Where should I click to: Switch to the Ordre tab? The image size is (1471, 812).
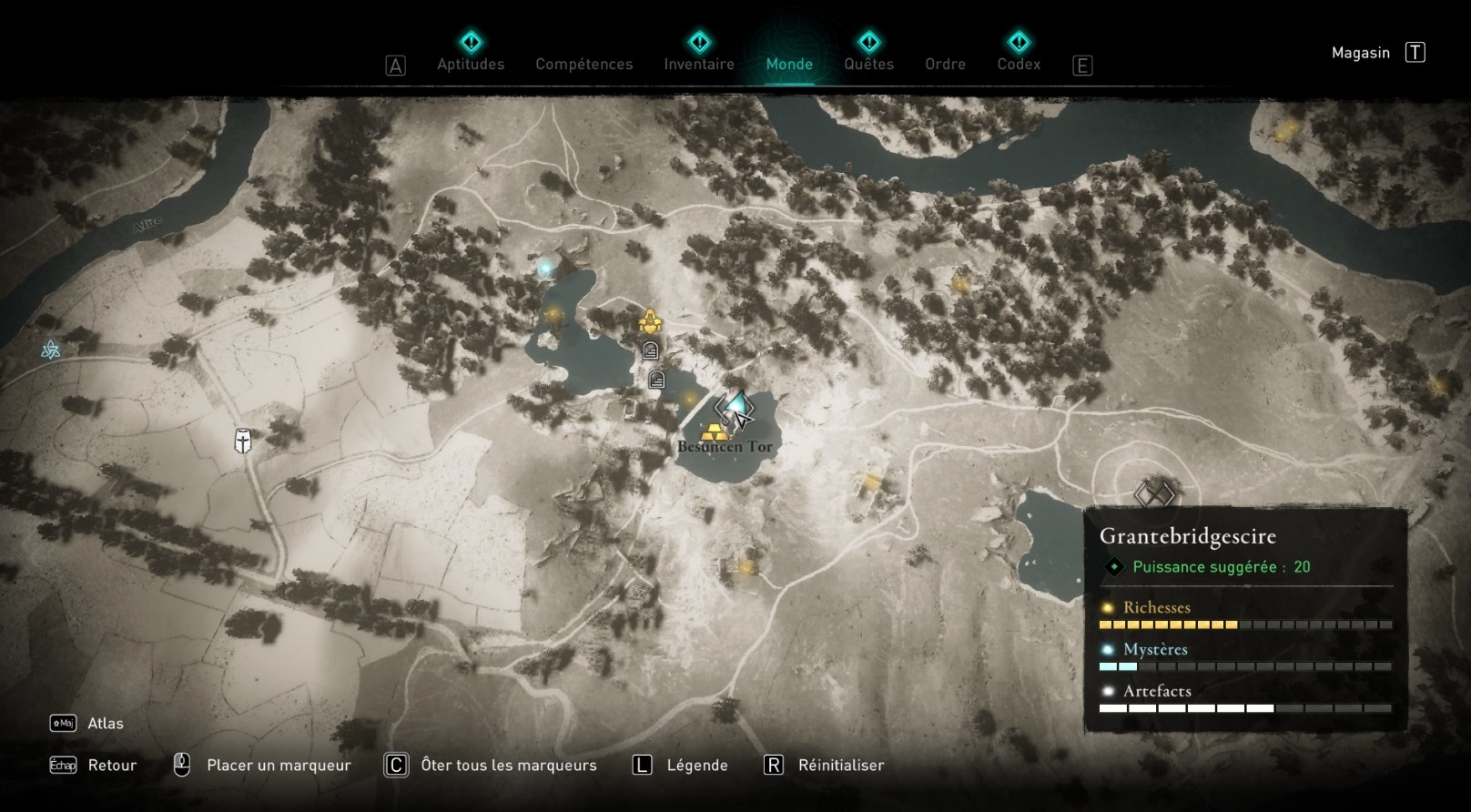tap(945, 64)
